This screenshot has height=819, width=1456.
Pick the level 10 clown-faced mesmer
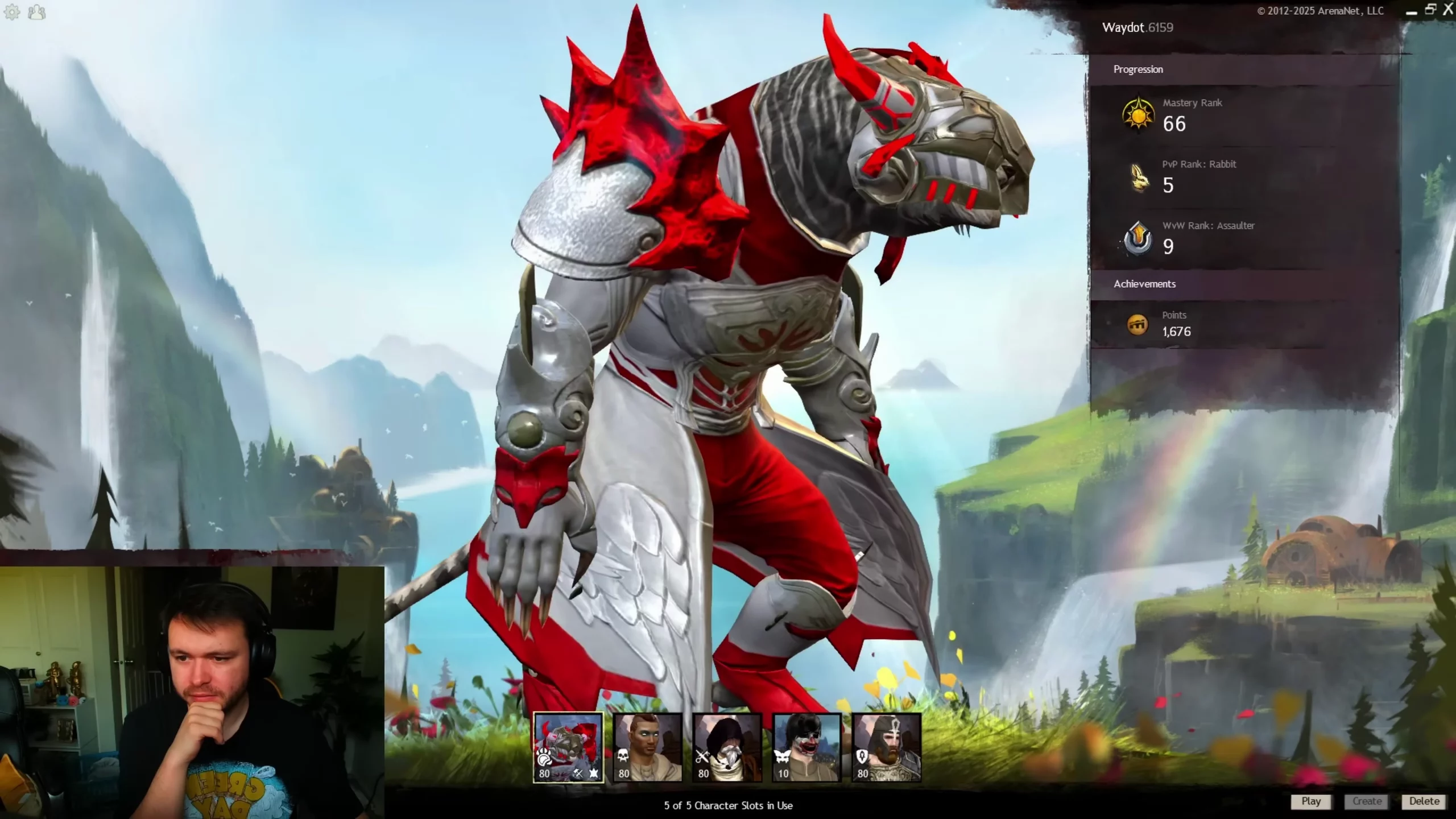[806, 747]
